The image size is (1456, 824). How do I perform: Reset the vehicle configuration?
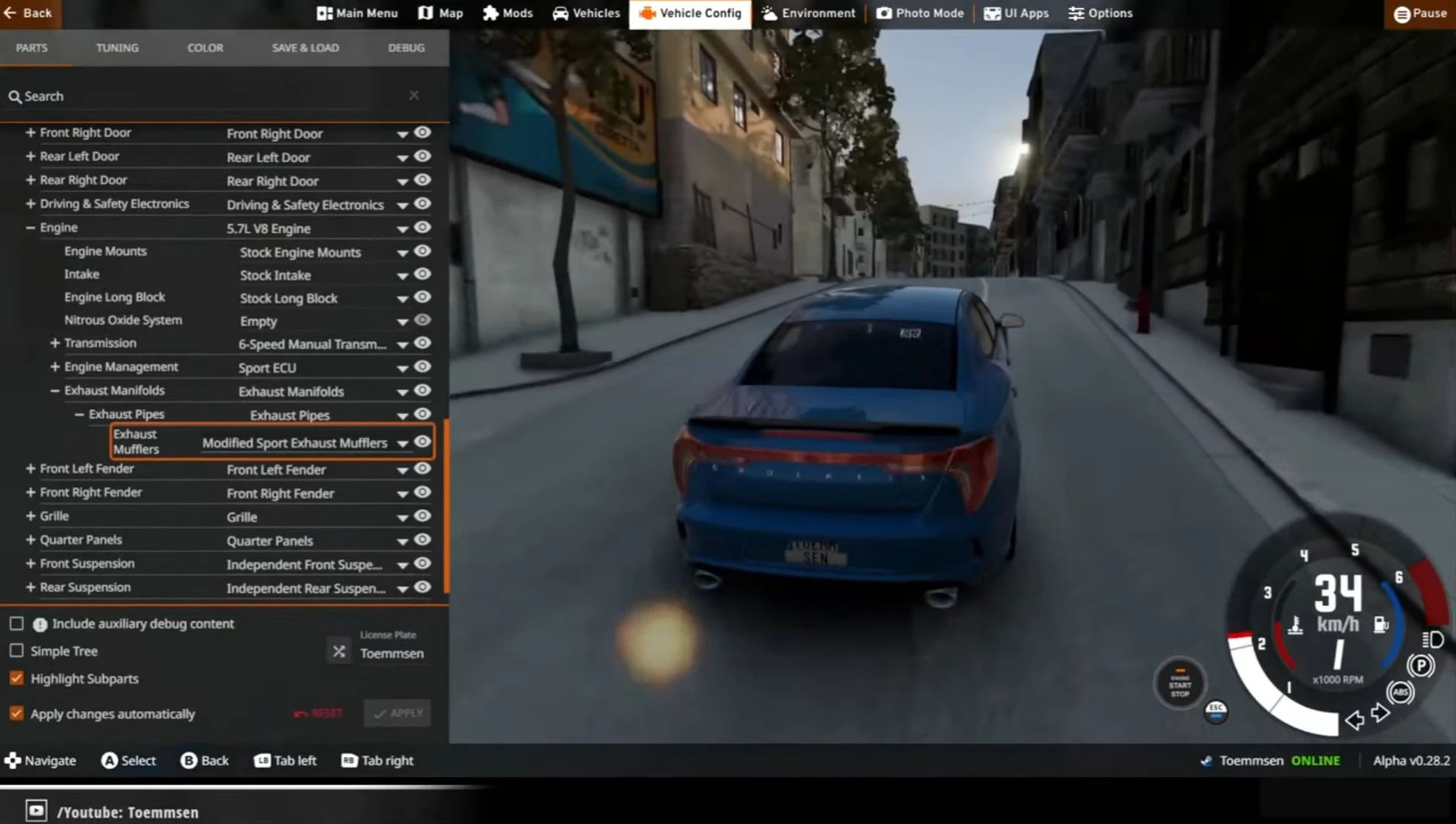(x=319, y=713)
